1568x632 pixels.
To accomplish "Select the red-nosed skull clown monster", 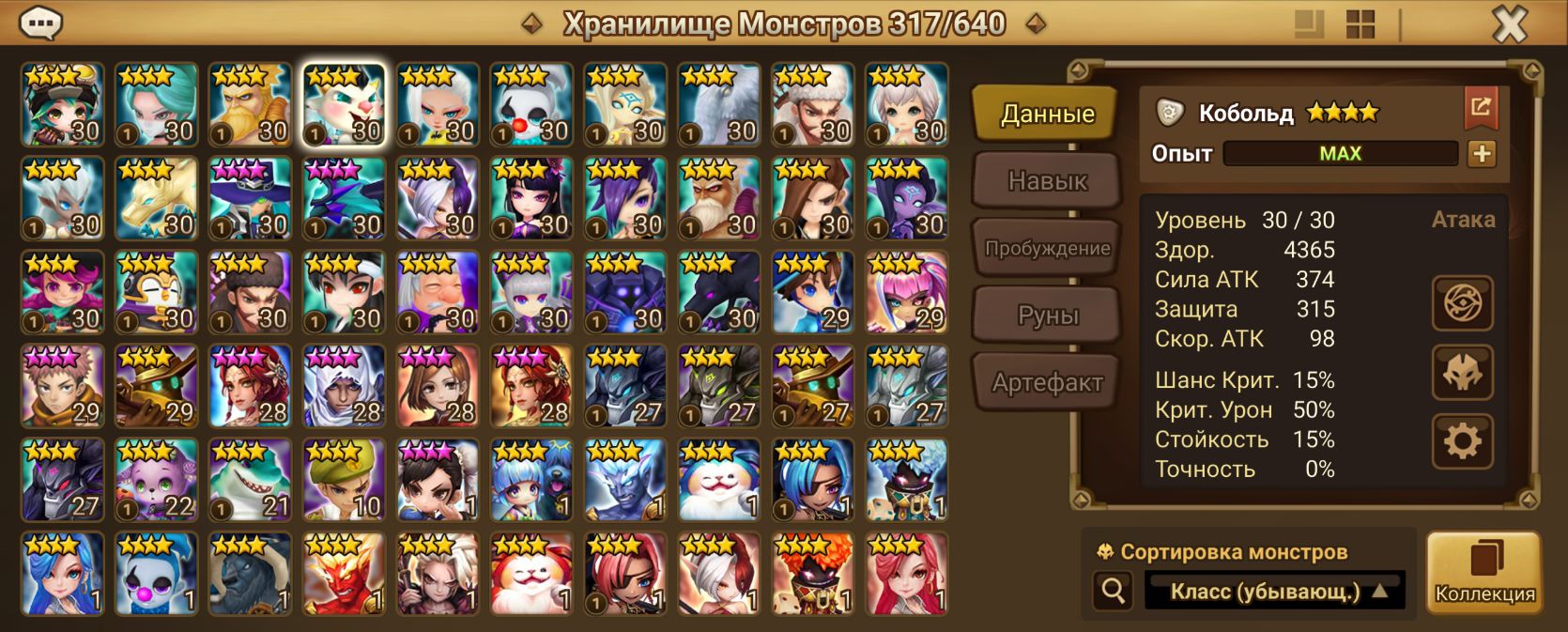I will [x=531, y=104].
